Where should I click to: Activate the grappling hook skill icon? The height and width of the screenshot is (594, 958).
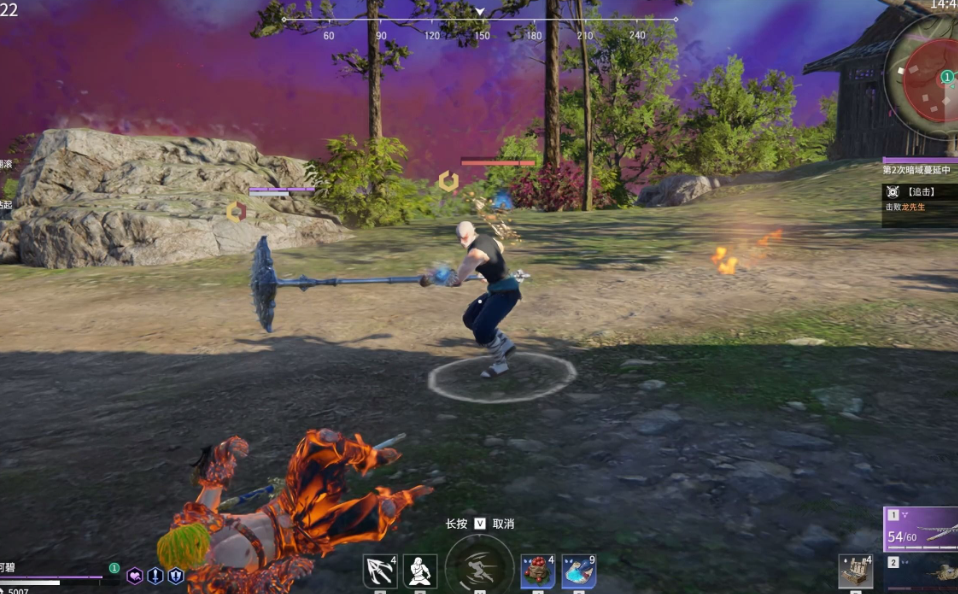point(379,571)
